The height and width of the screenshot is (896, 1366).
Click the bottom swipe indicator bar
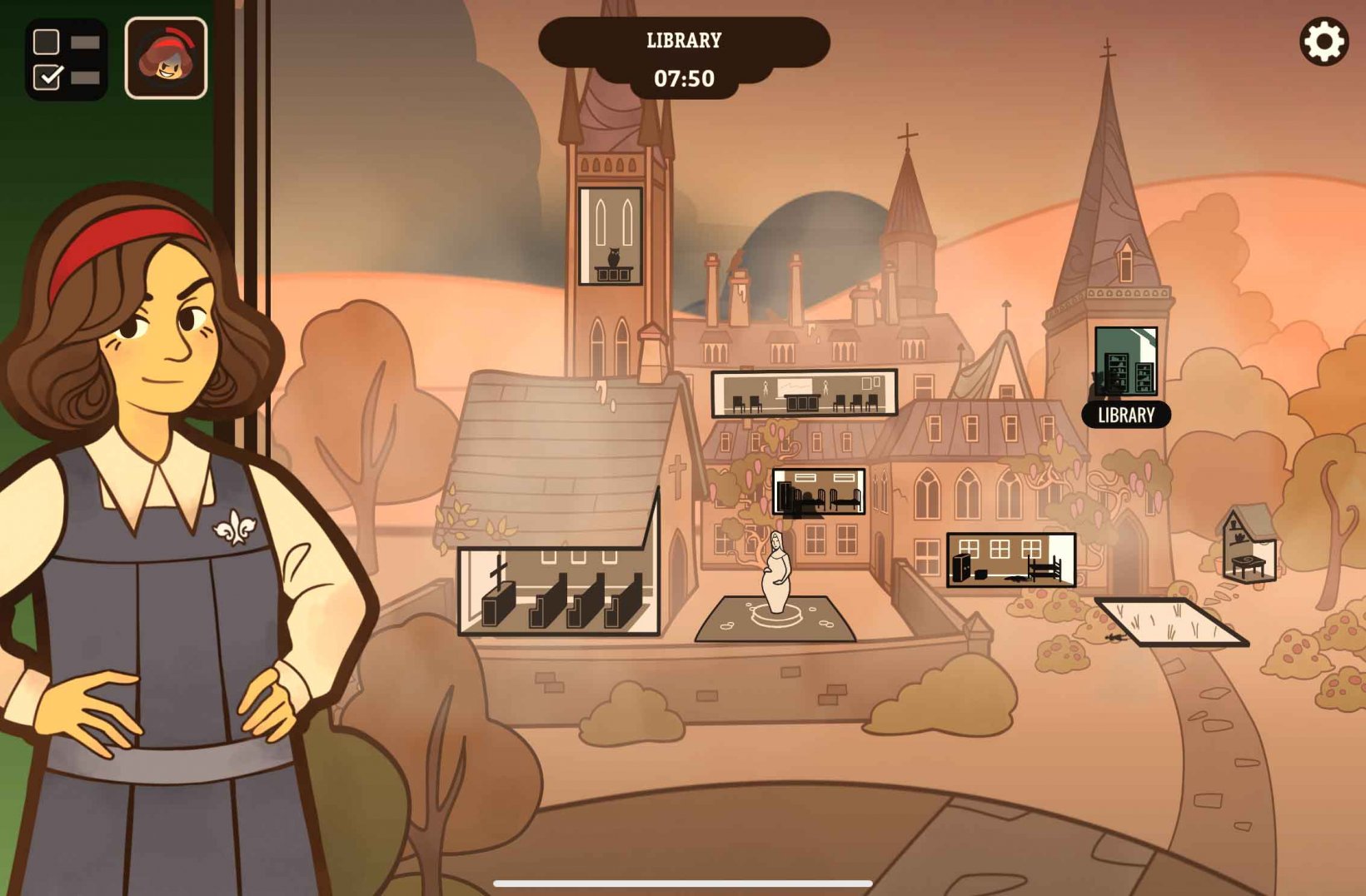683,884
